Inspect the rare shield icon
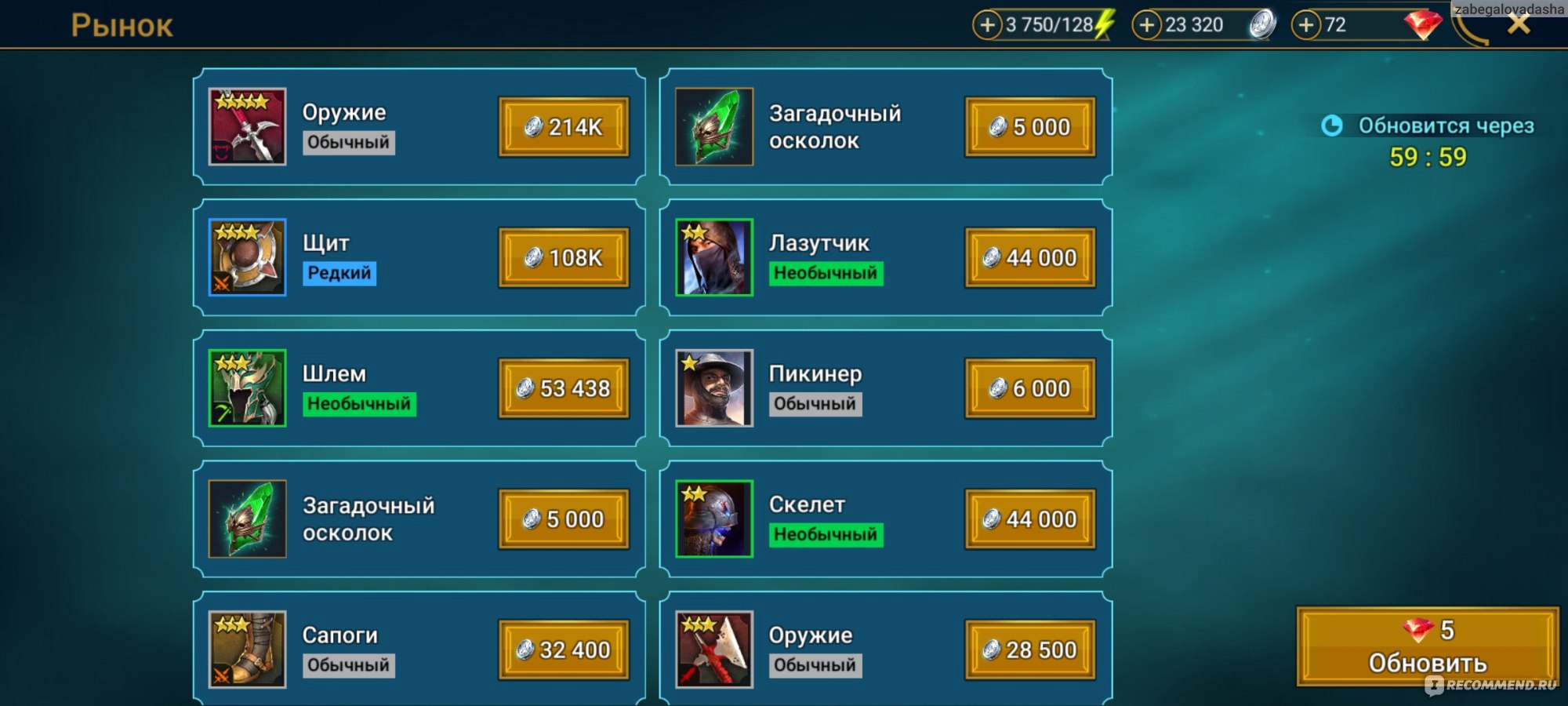This screenshot has height=706, width=1568. pos(247,257)
